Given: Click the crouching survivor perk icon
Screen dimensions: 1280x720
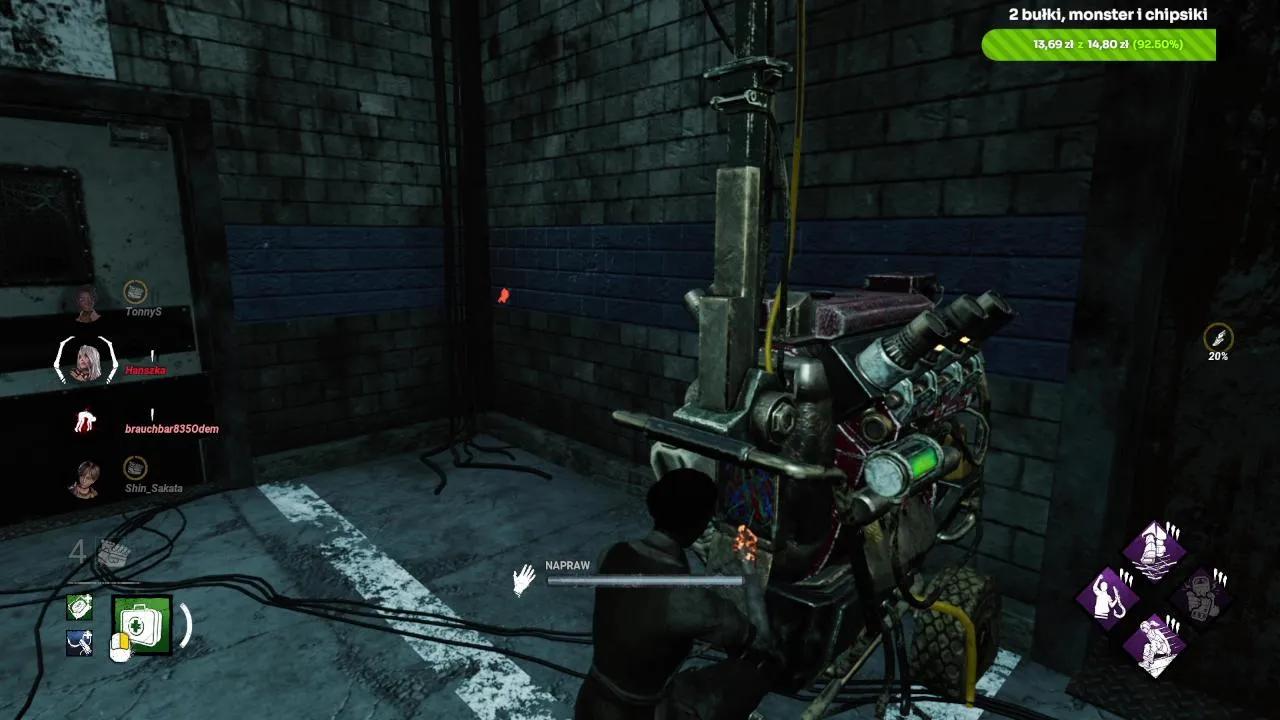Looking at the screenshot, I should pyautogui.click(x=1153, y=642).
